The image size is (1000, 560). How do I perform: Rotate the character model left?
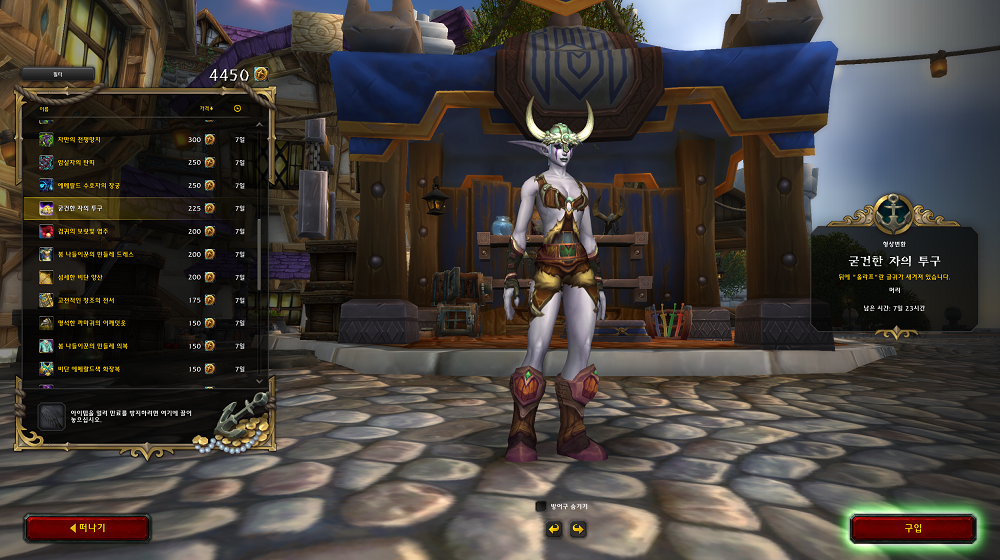coord(553,528)
